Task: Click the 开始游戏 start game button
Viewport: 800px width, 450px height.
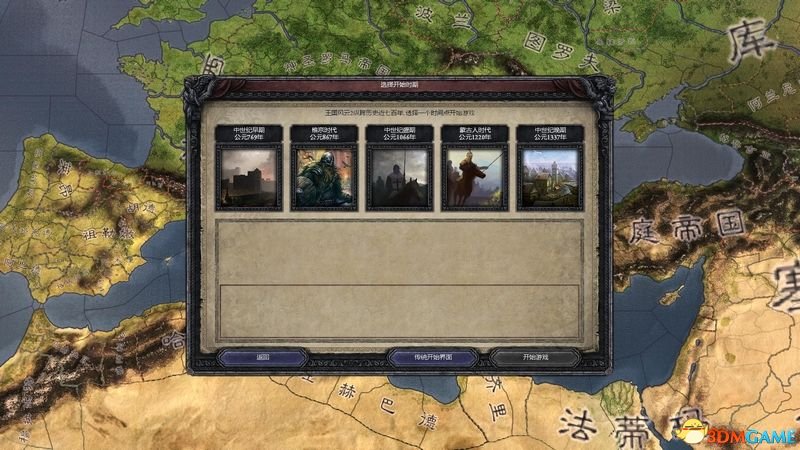Action: coord(536,357)
